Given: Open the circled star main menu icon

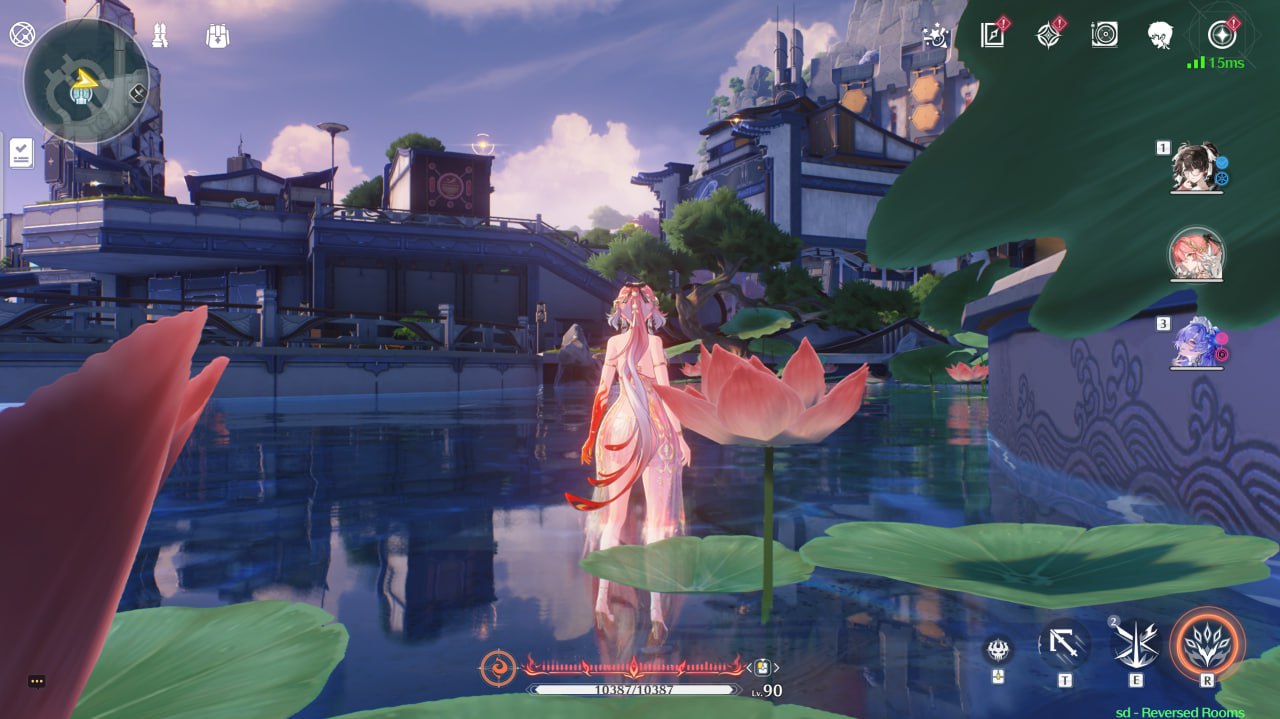Looking at the screenshot, I should [x=1221, y=35].
